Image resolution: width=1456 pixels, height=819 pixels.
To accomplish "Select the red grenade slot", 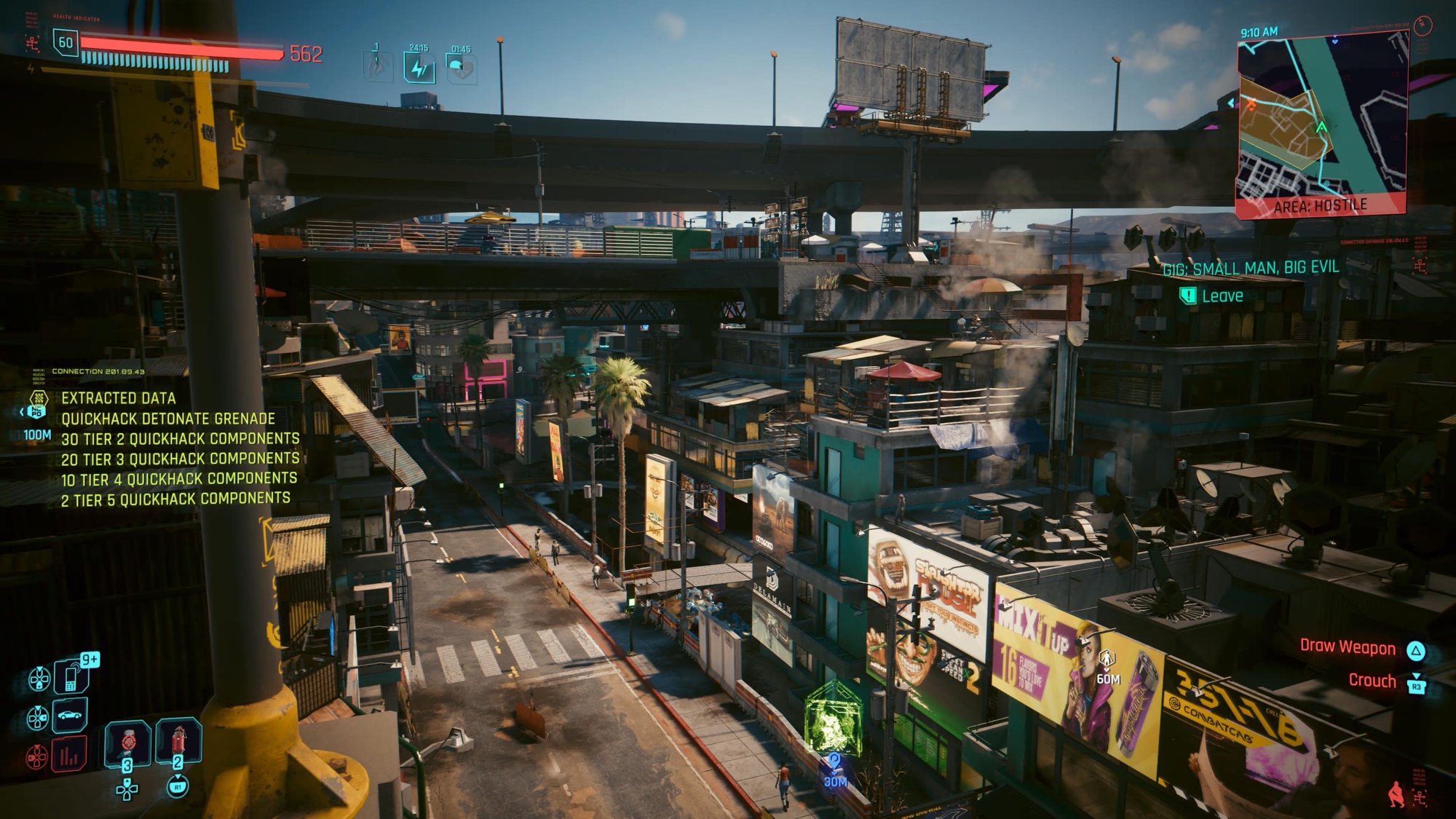I will pyautogui.click(x=178, y=743).
